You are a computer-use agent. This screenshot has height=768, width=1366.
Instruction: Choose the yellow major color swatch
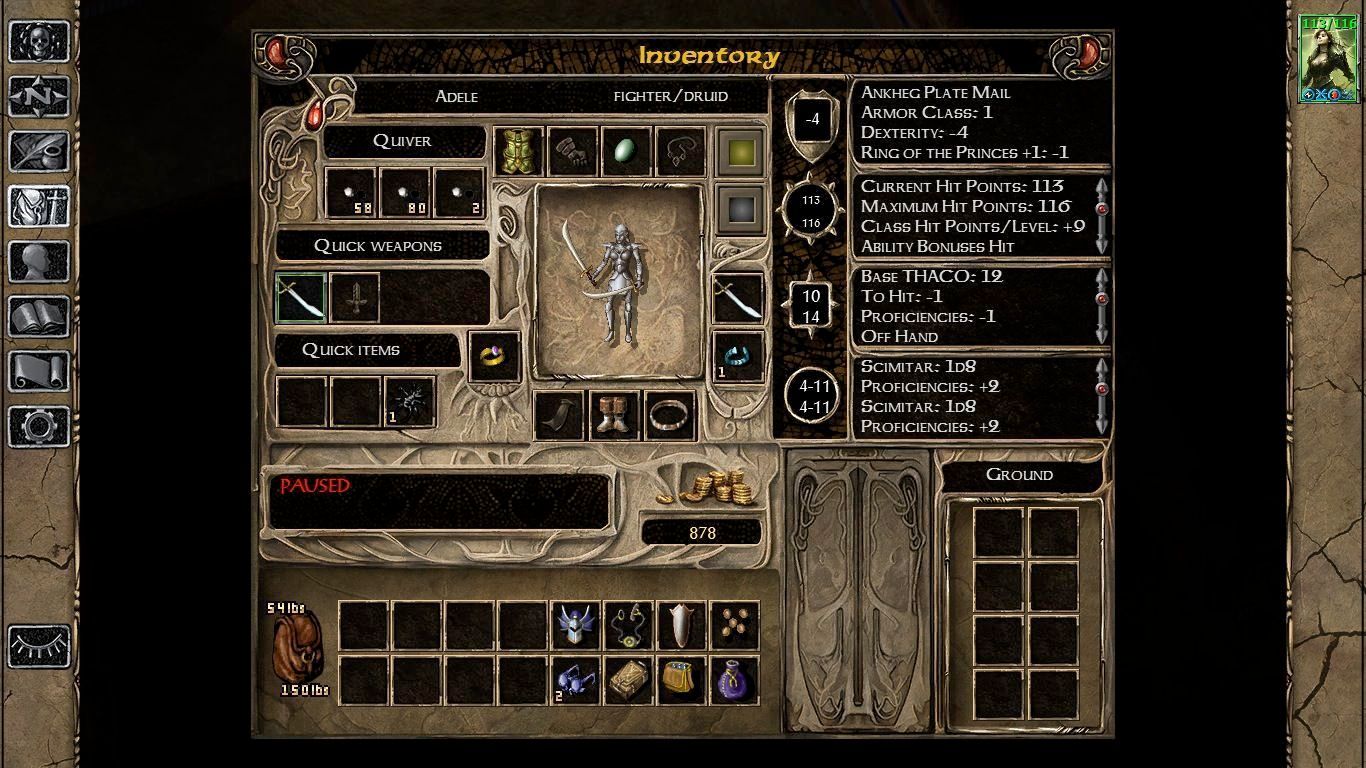coord(740,153)
